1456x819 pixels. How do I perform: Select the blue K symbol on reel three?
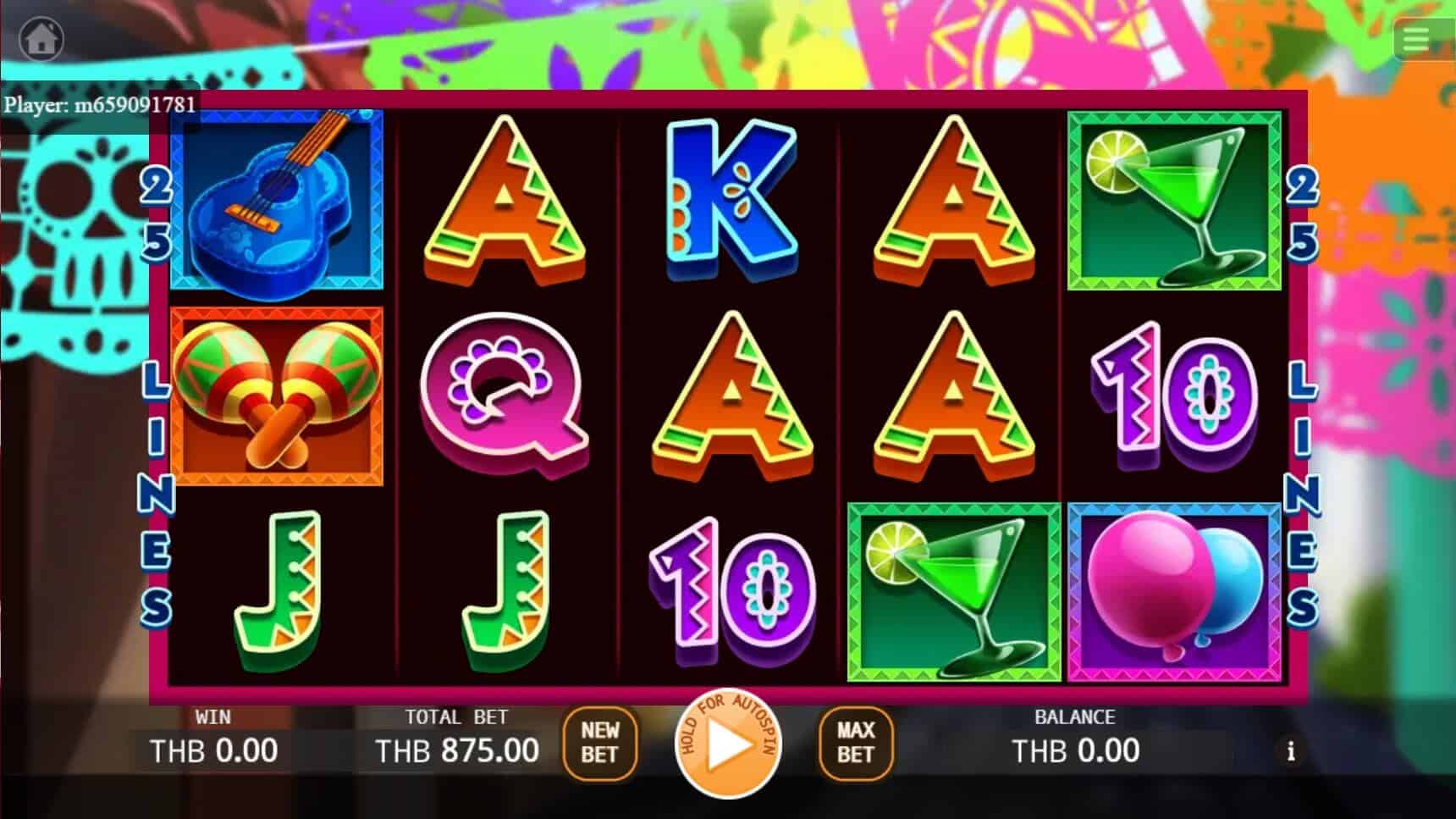[x=728, y=199]
